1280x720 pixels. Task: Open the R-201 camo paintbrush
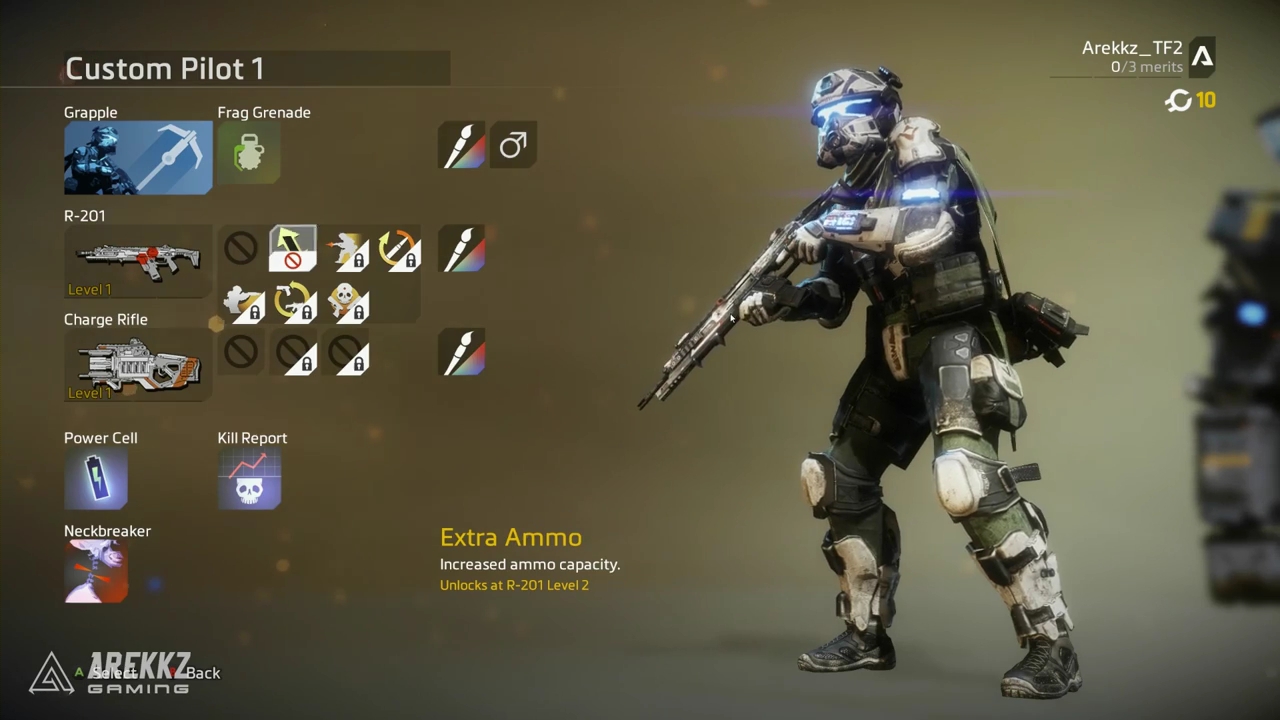462,249
